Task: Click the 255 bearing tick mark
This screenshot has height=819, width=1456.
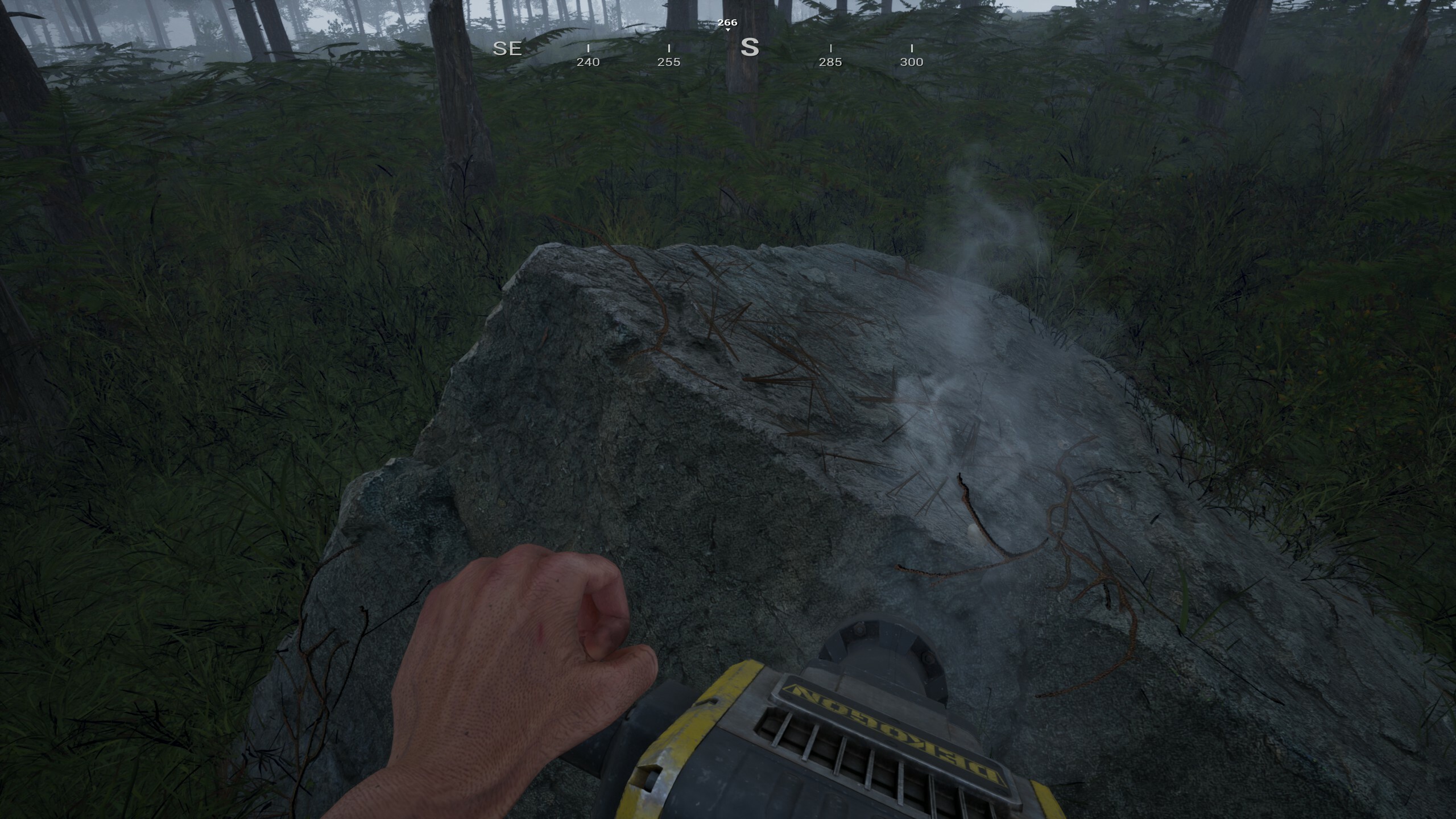Action: 670,48
